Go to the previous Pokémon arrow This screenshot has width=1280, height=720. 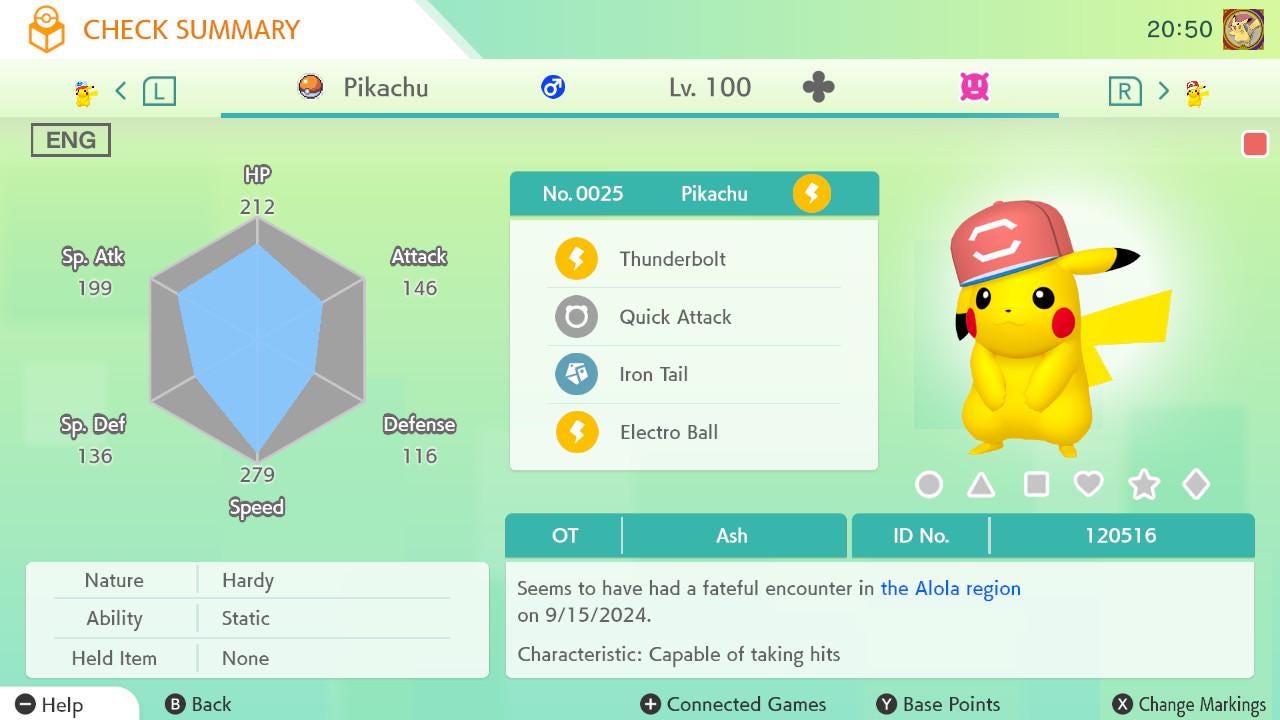[x=121, y=92]
